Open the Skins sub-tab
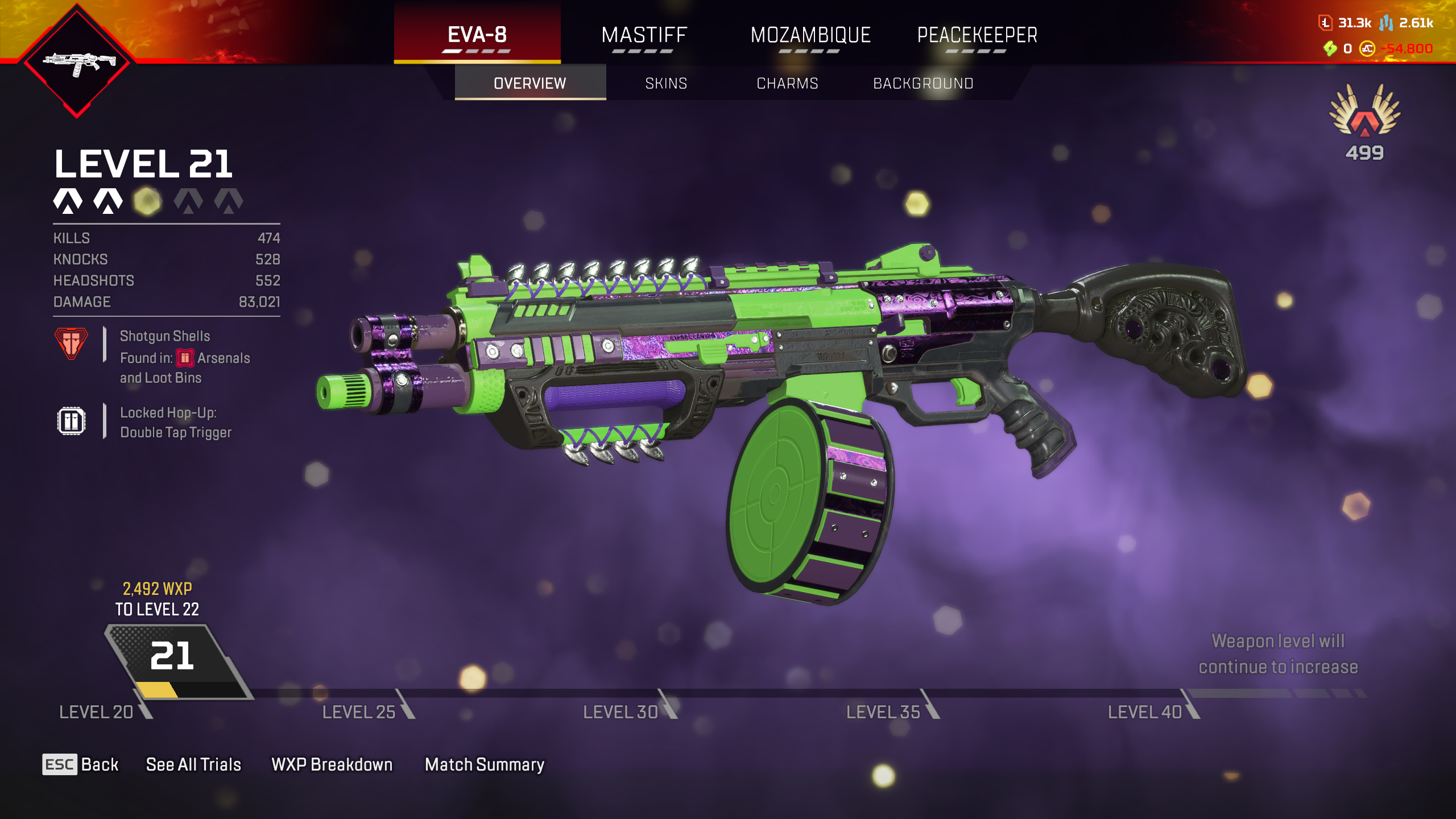The image size is (1456, 819). (666, 84)
